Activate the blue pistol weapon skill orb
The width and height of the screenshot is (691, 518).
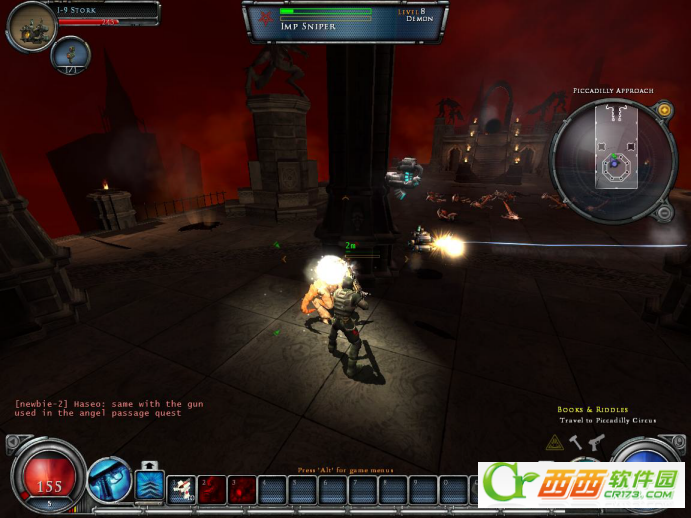pyautogui.click(x=109, y=481)
